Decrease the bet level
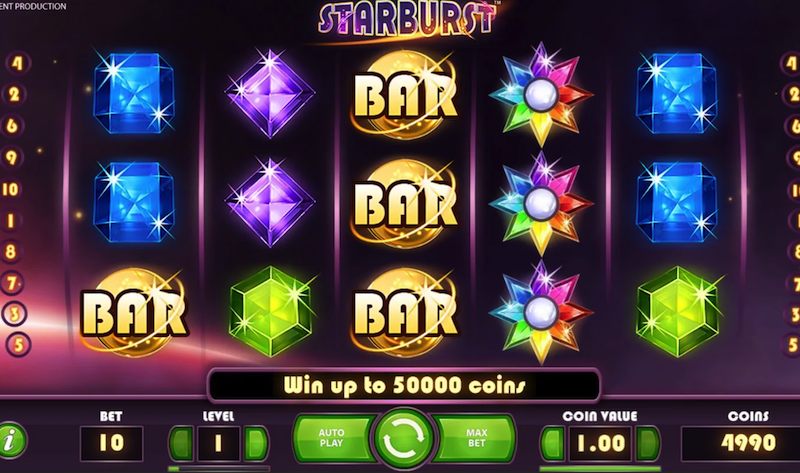Viewport: 800px width, 473px height. pyautogui.click(x=181, y=442)
